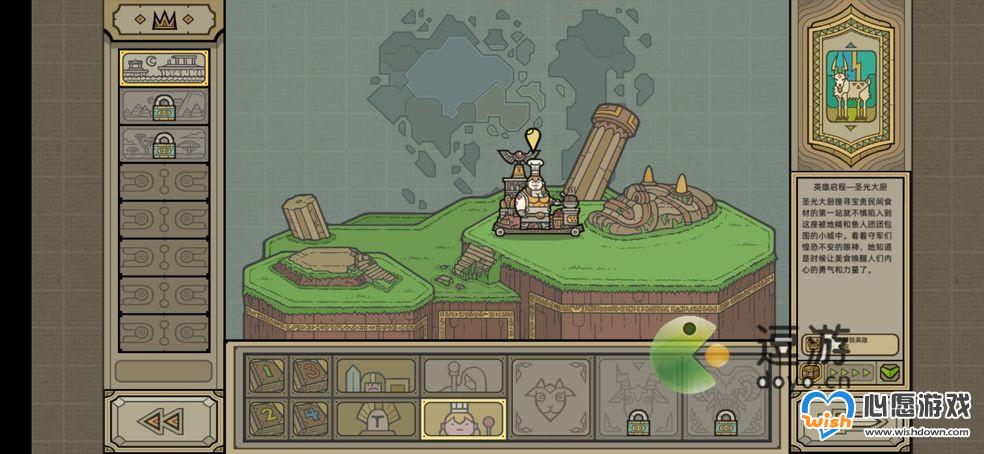Viewport: 984px width, 454px height.
Task: Choose the highlighted chef hero portrait
Action: click(x=463, y=418)
